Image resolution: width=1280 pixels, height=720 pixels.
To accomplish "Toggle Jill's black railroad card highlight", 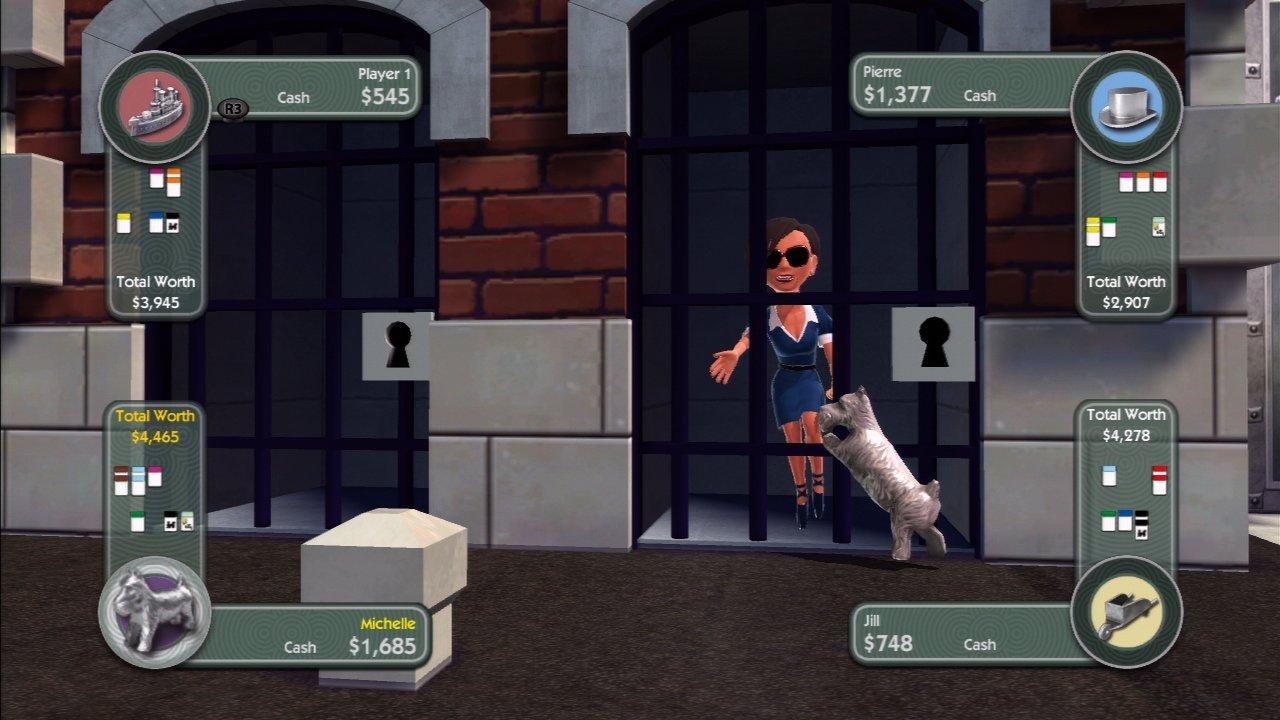I will [x=1142, y=526].
